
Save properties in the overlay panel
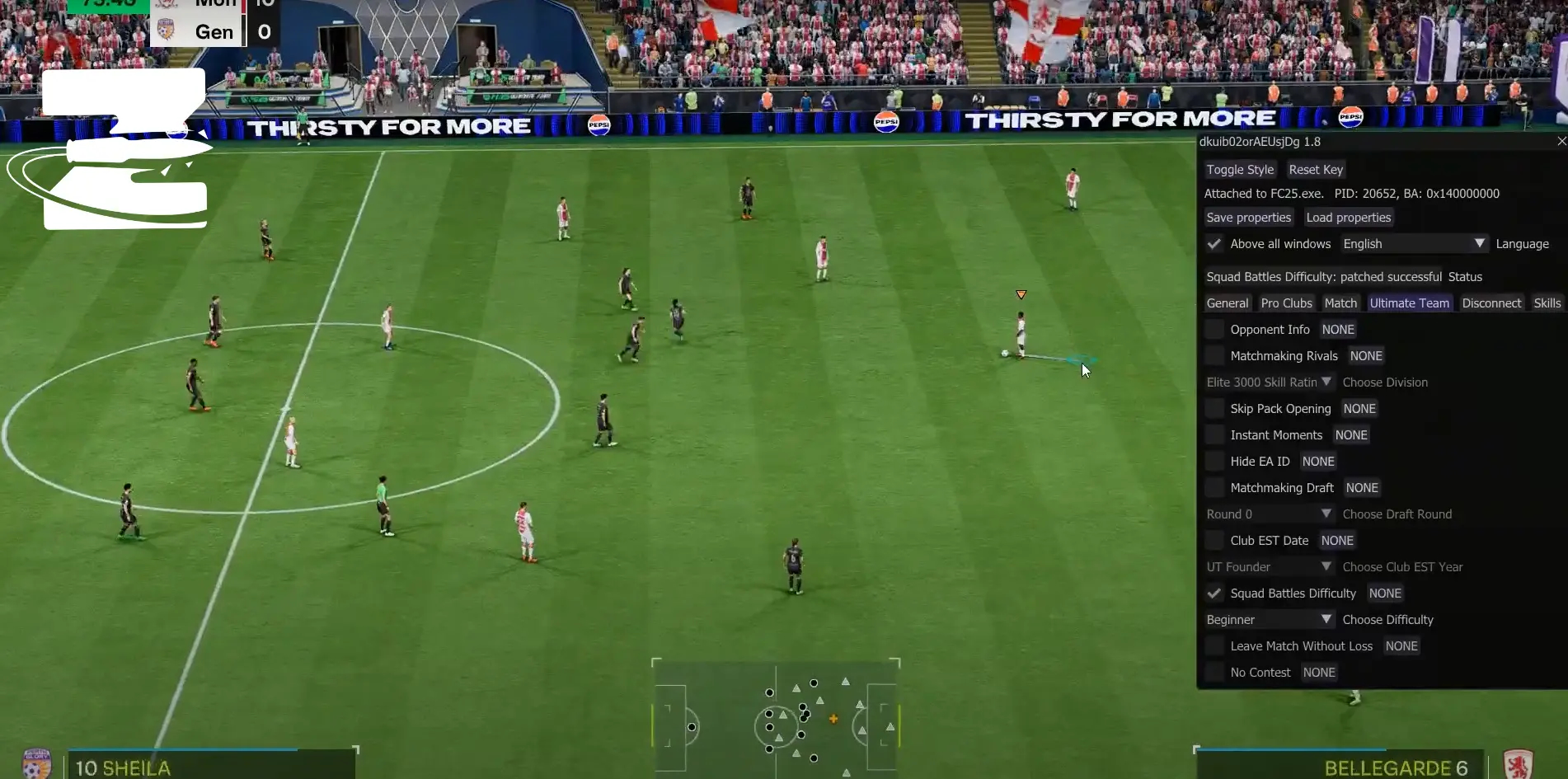(1248, 218)
